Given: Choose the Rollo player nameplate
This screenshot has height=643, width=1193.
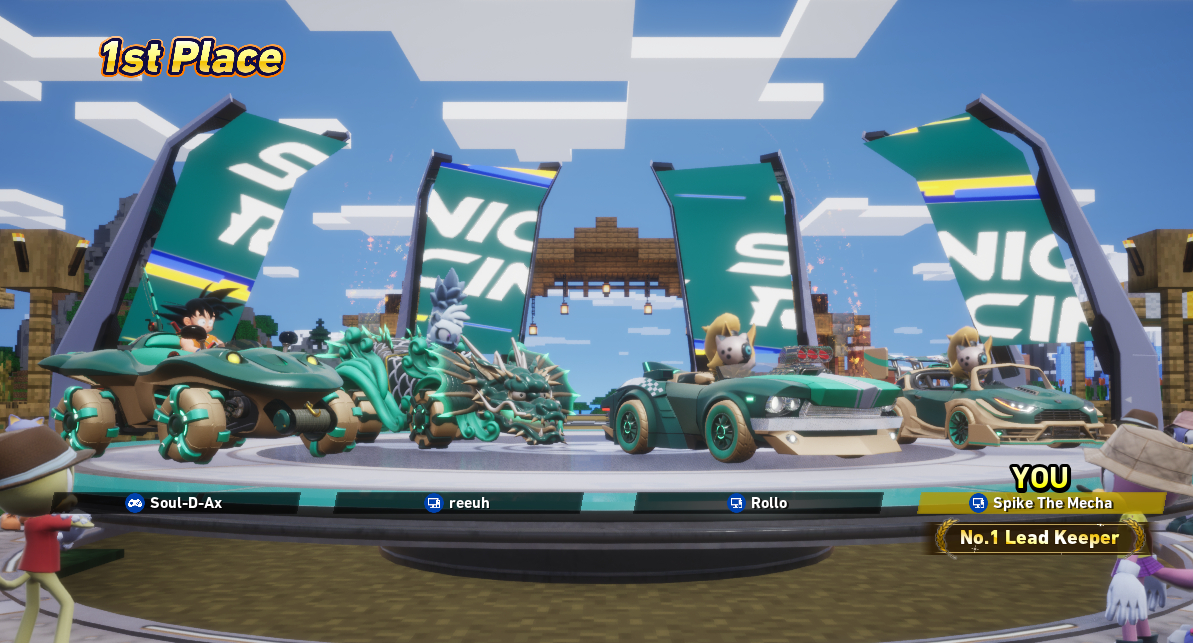Looking at the screenshot, I should (x=760, y=503).
